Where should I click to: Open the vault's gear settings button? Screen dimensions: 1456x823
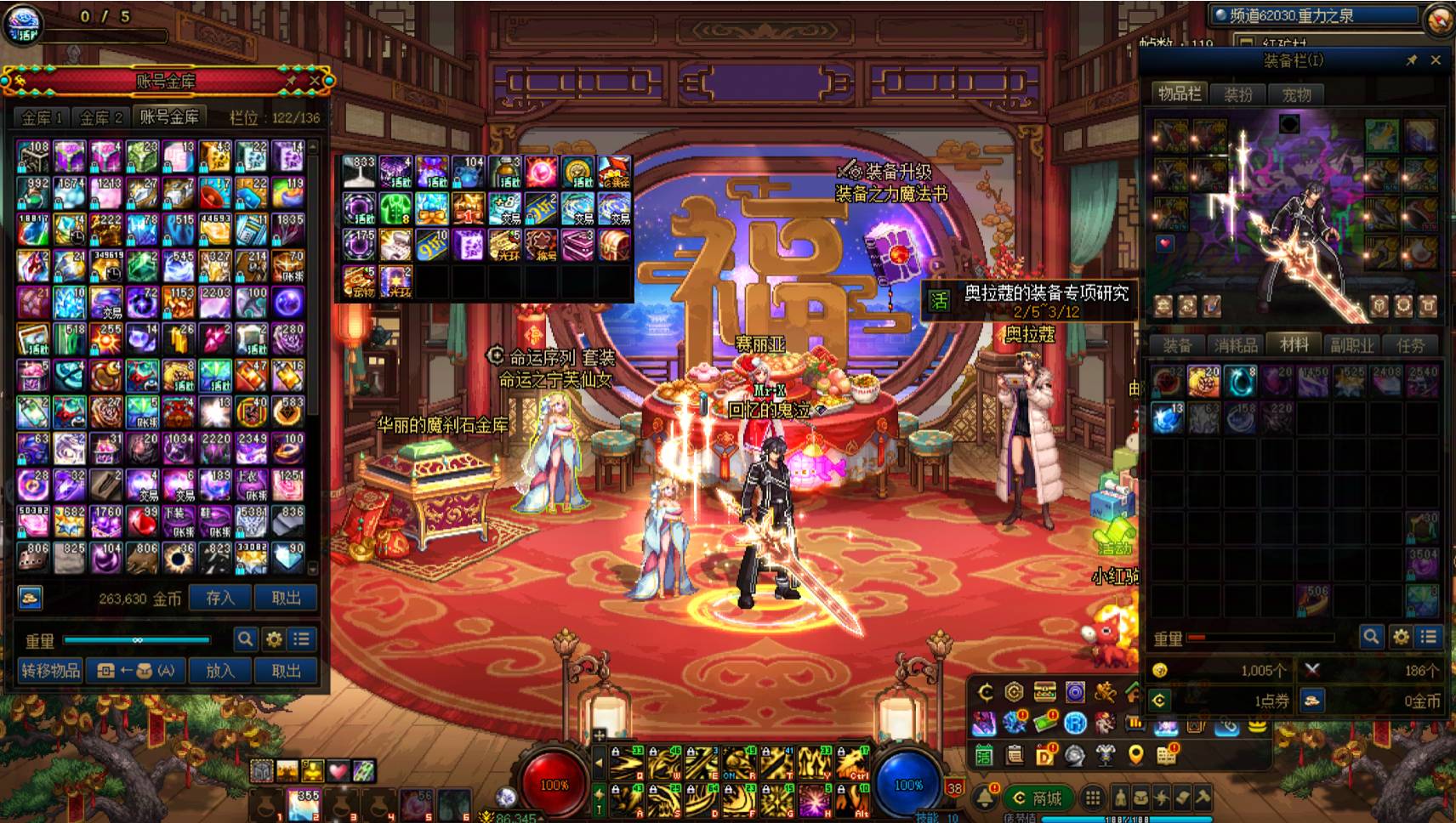click(x=274, y=639)
